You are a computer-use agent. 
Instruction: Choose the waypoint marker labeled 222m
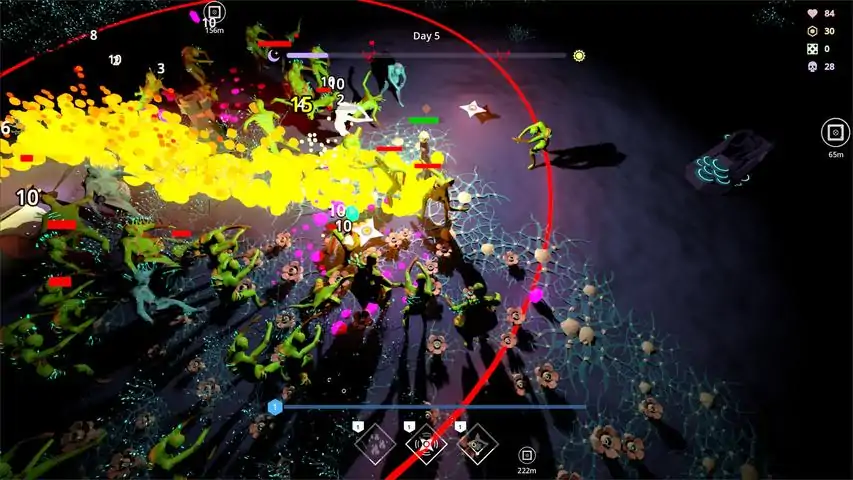click(526, 455)
